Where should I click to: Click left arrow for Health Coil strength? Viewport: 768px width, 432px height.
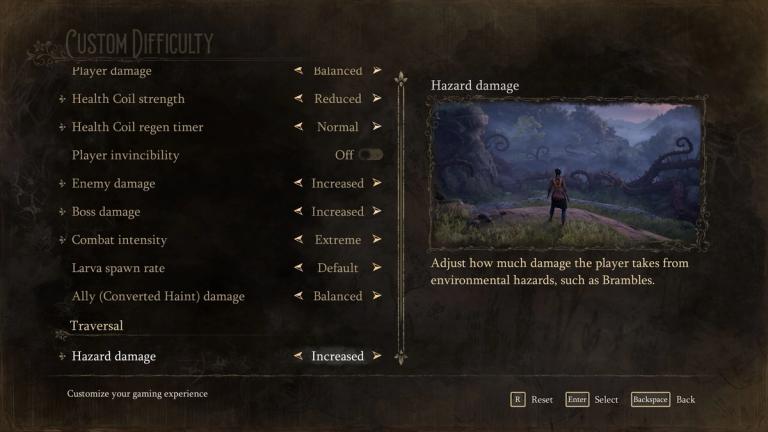click(x=299, y=99)
